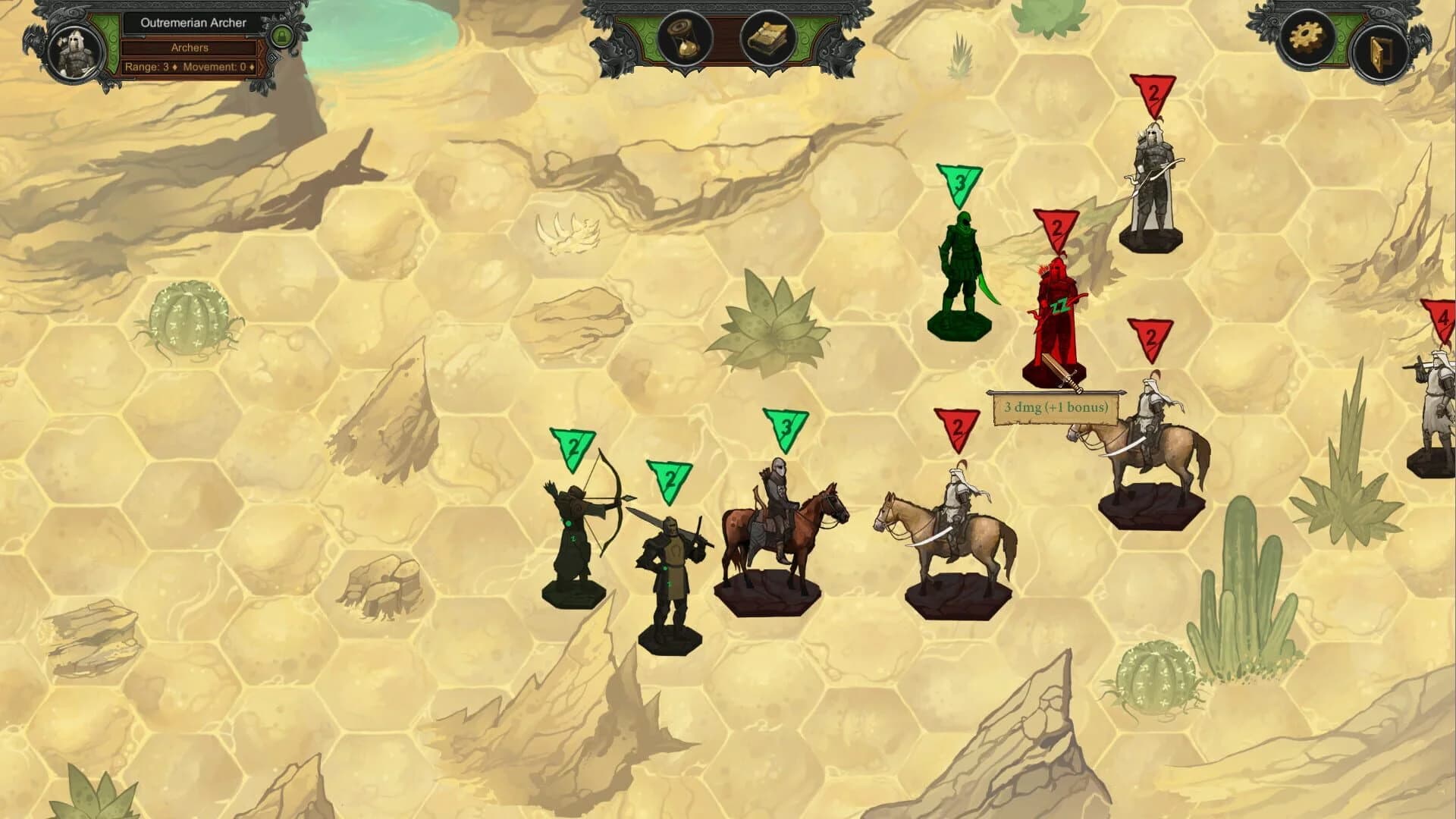Click the red flag above the white horseman
This screenshot has height=819, width=1456.
(958, 425)
